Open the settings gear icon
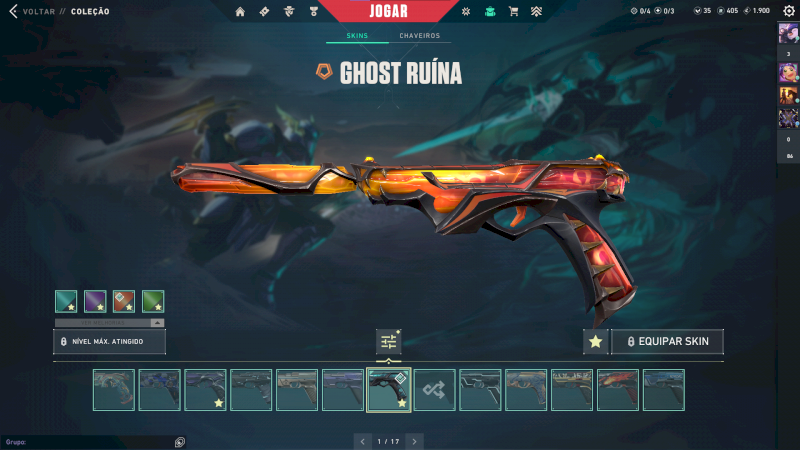Viewport: 800px width, 450px height. (788, 11)
